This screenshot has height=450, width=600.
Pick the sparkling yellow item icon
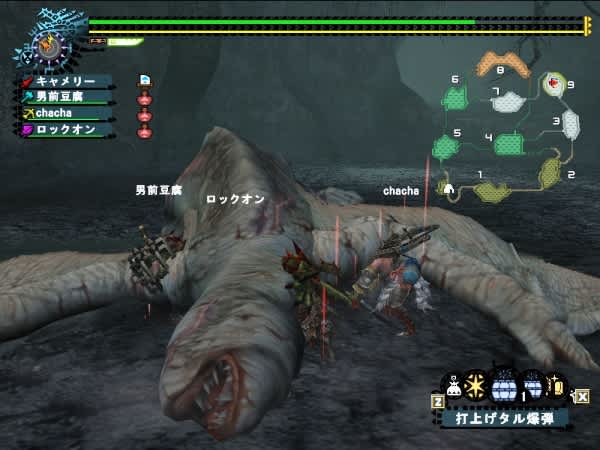pos(557,387)
